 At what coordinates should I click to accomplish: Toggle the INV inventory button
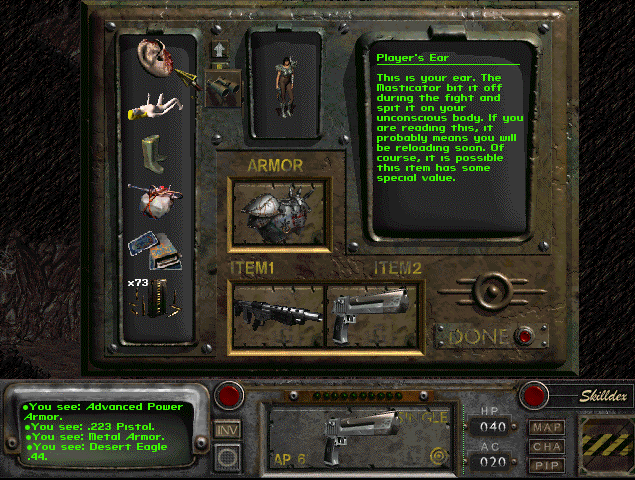227,430
